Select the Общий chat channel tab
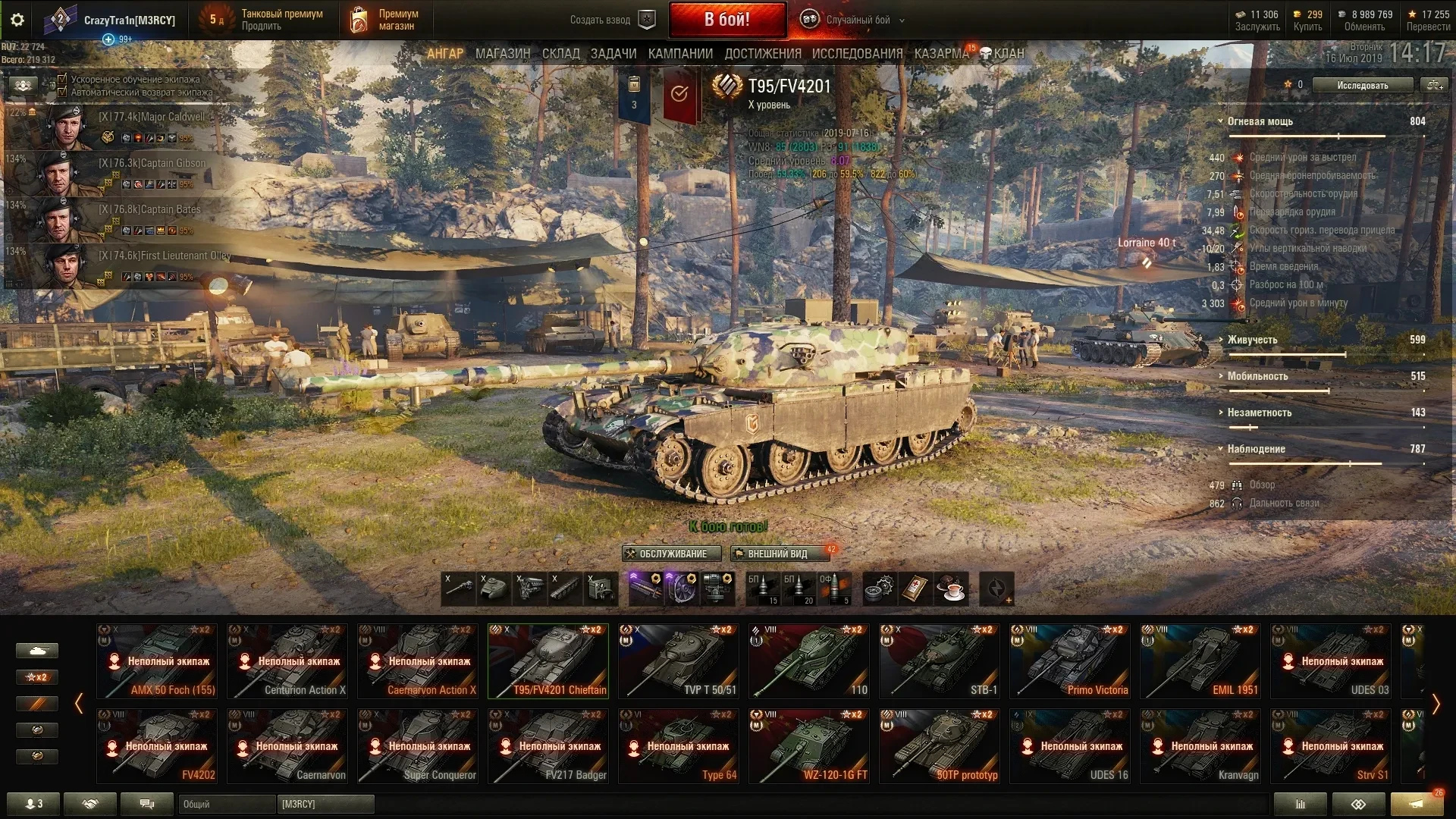Image resolution: width=1456 pixels, height=819 pixels. click(226, 804)
